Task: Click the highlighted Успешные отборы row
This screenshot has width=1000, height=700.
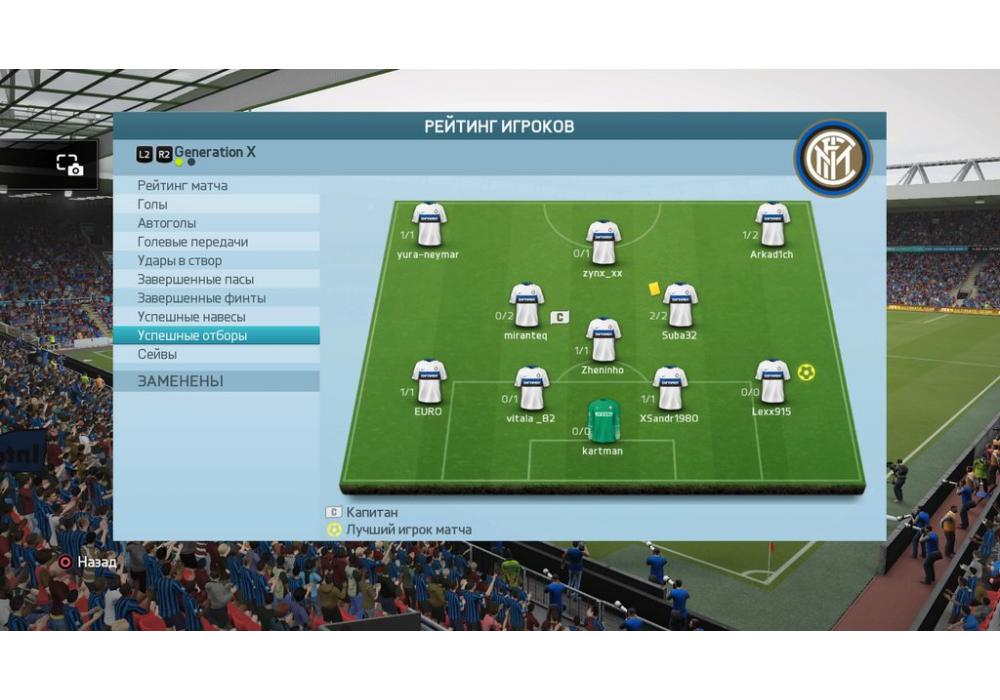Action: pos(216,336)
